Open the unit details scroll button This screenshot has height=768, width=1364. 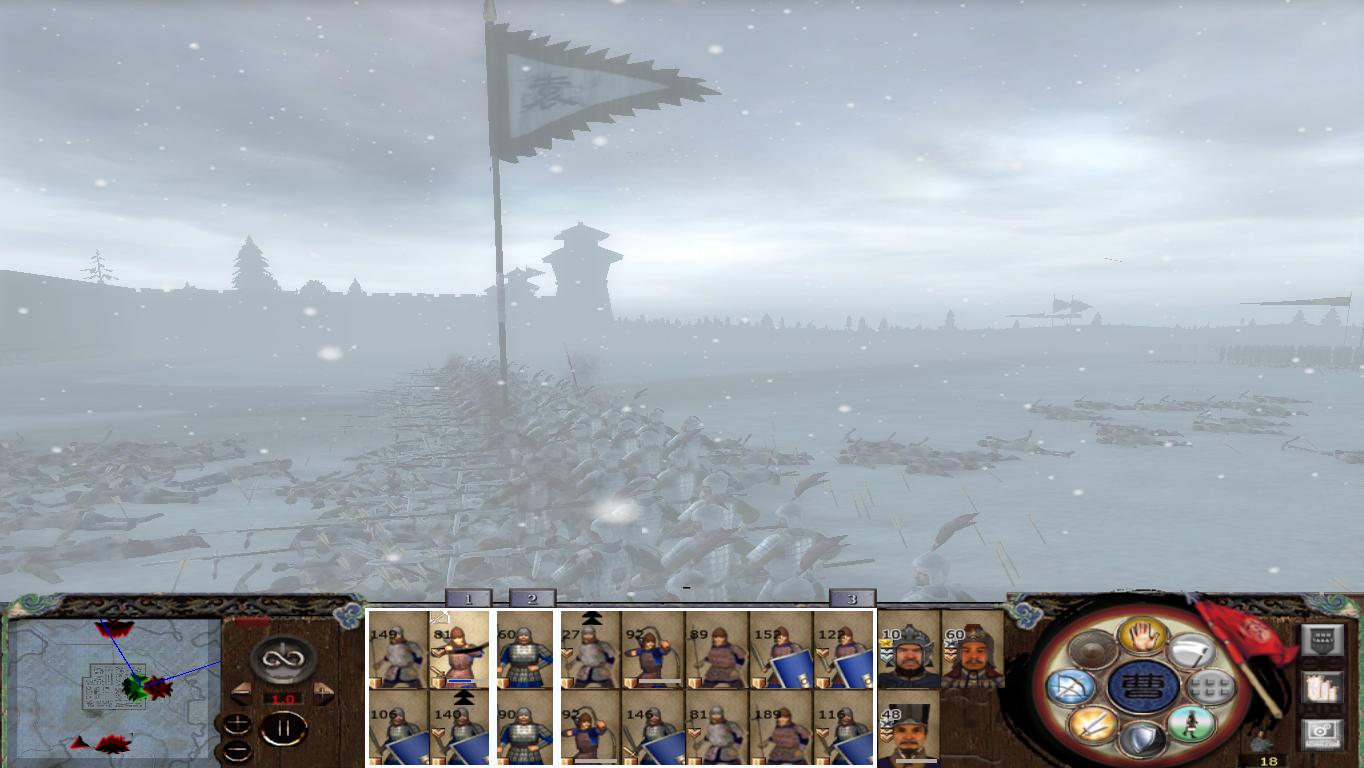[1321, 687]
